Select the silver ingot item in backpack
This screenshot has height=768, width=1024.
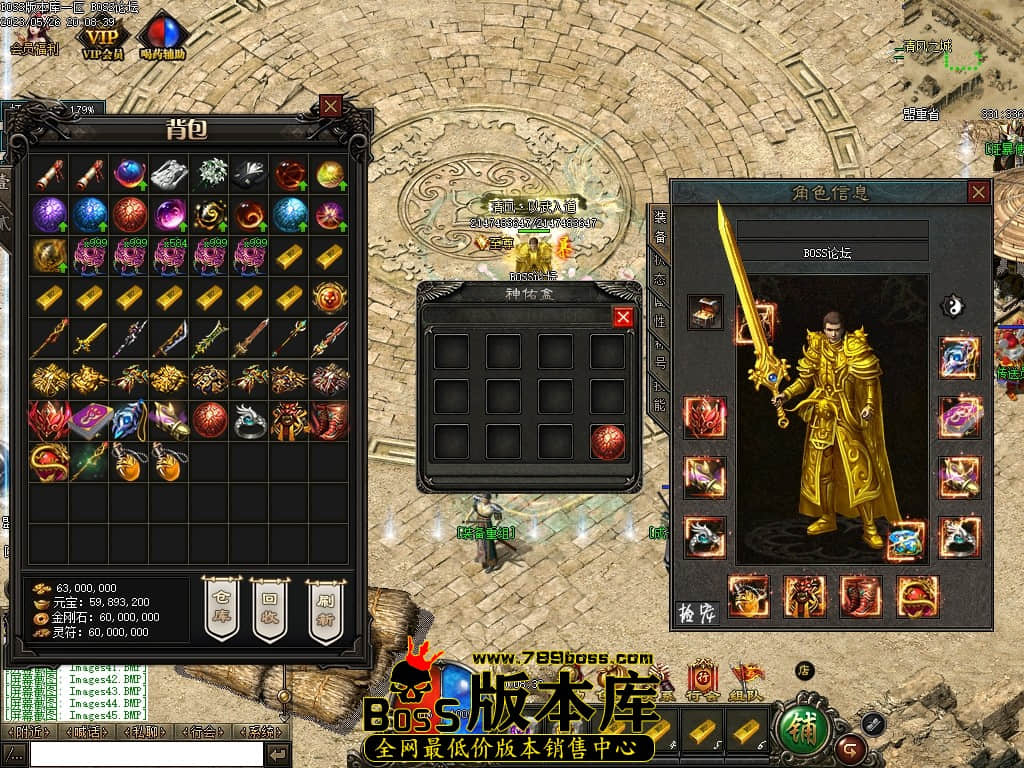(169, 174)
